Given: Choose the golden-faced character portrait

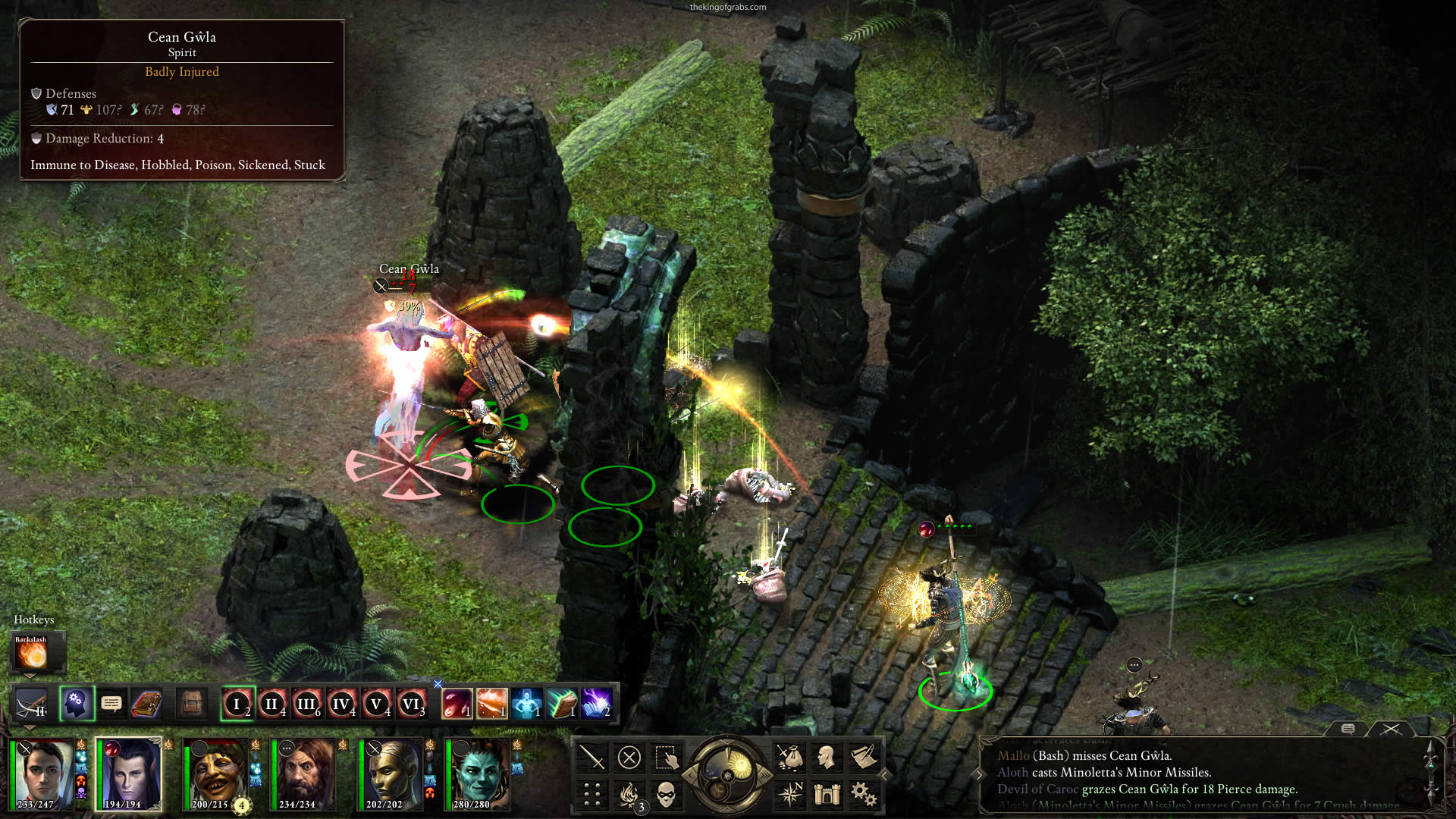Looking at the screenshot, I should click(391, 774).
